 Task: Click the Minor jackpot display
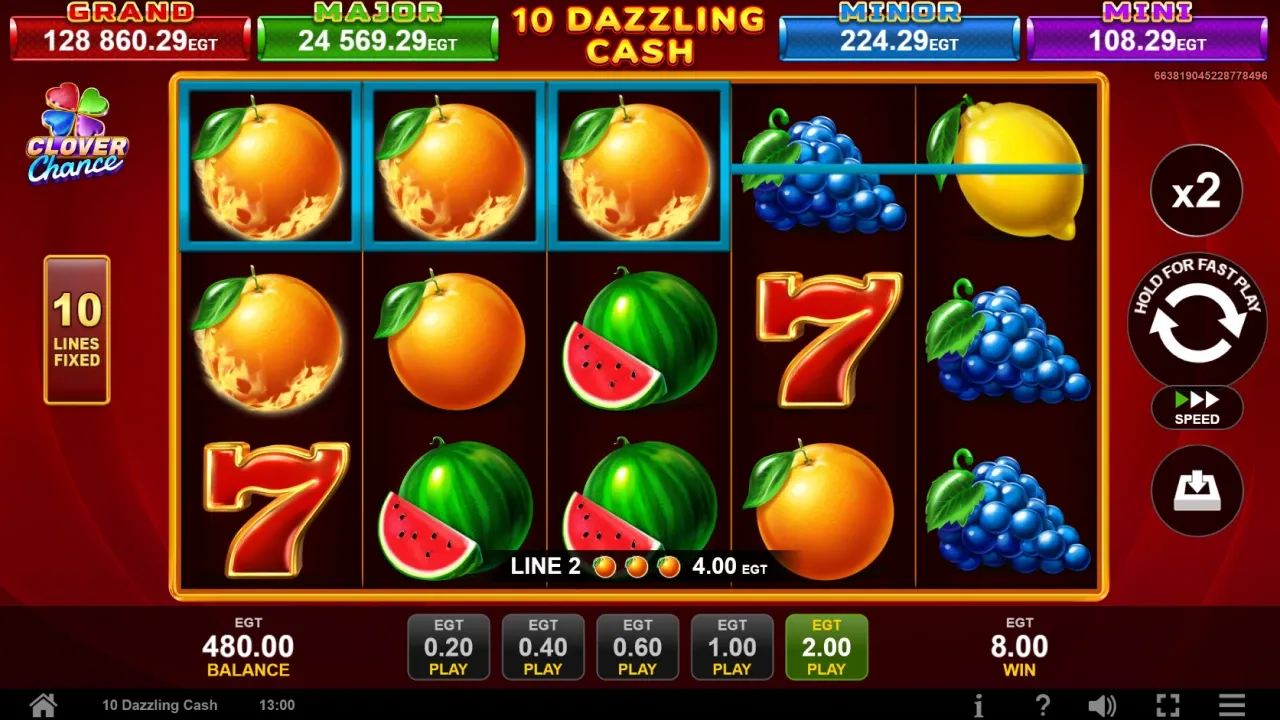[899, 29]
